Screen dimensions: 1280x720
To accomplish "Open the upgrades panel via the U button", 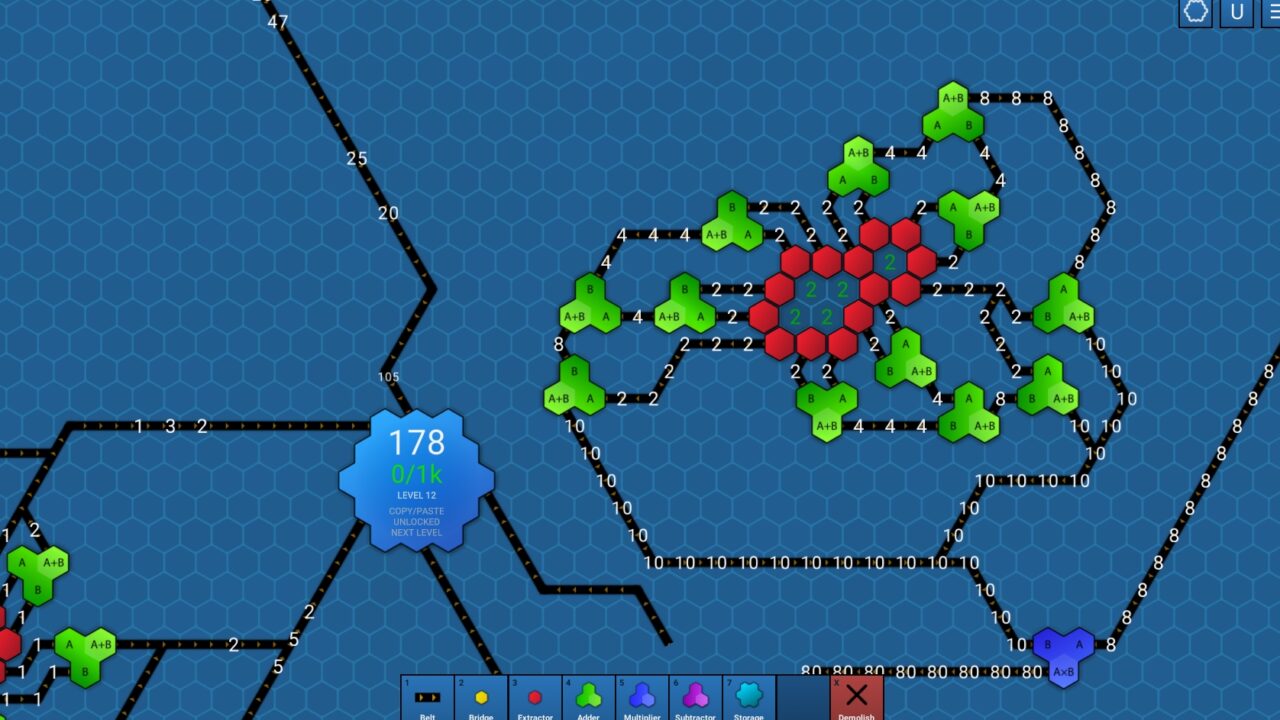I will pyautogui.click(x=1236, y=14).
